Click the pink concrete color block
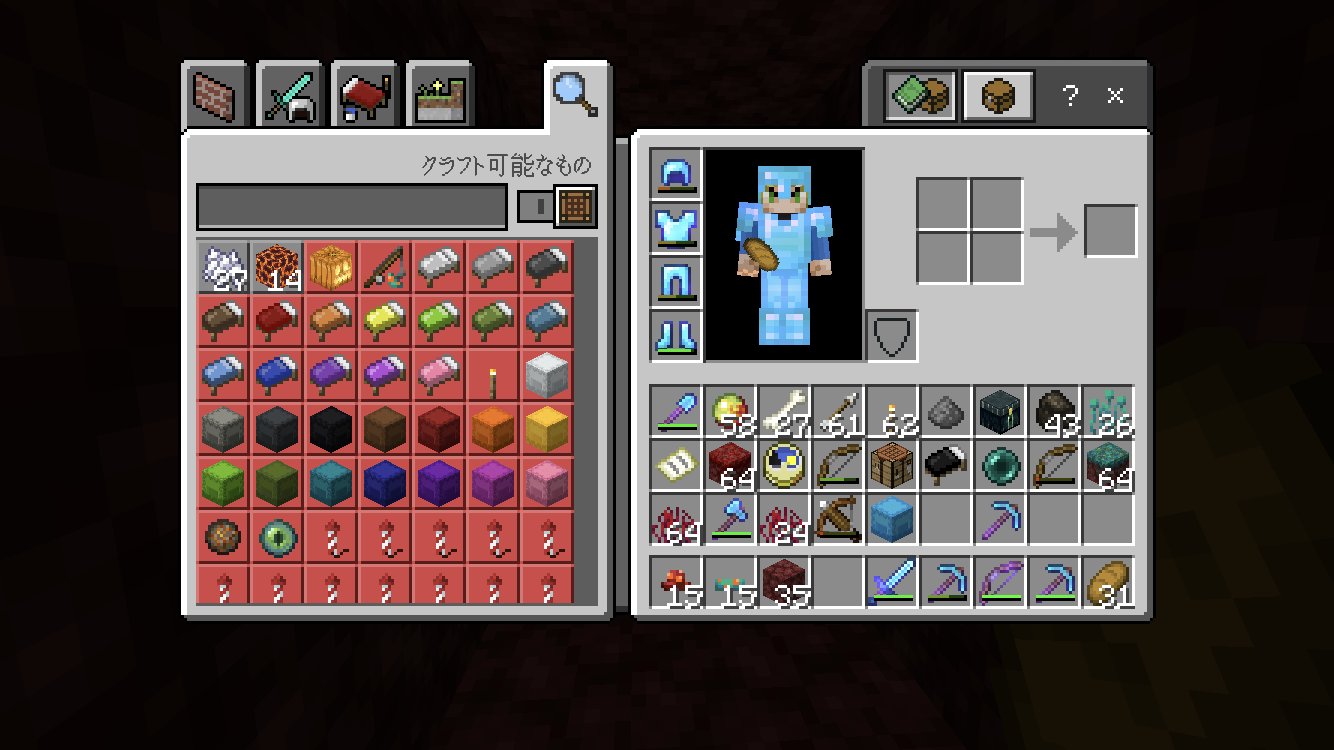The image size is (1334, 750). click(546, 481)
